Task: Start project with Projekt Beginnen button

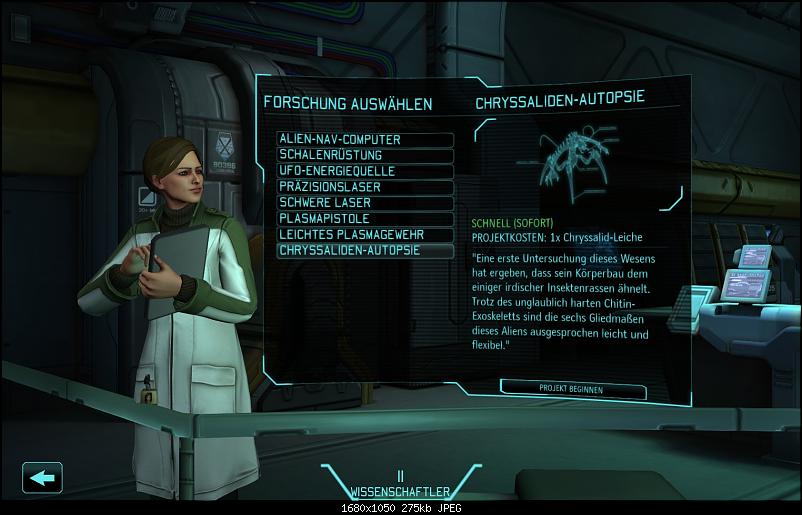Action: (571, 387)
